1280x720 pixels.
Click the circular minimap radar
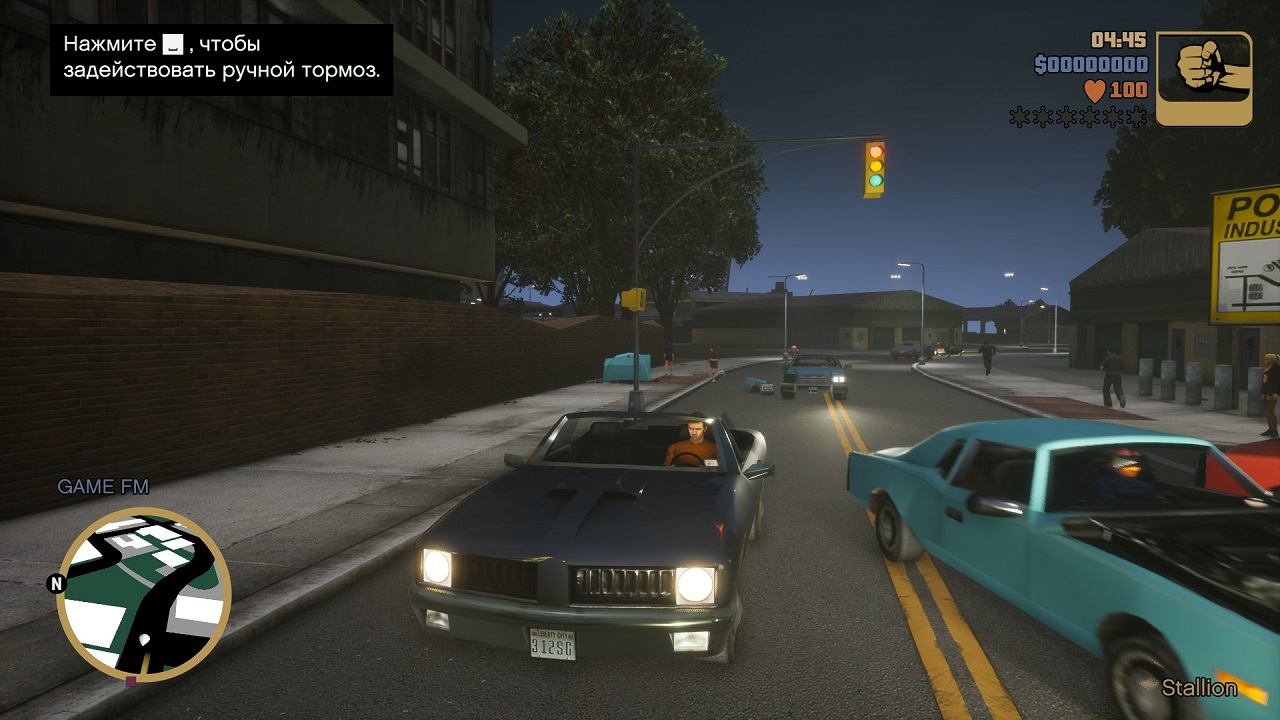143,594
